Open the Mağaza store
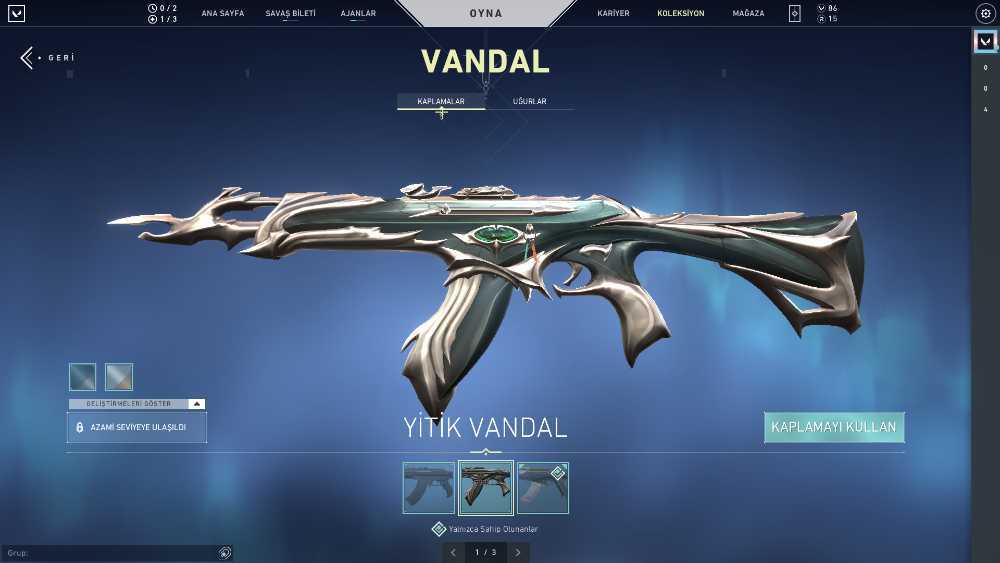Screen dimensions: 1000x563 pyautogui.click(x=748, y=14)
